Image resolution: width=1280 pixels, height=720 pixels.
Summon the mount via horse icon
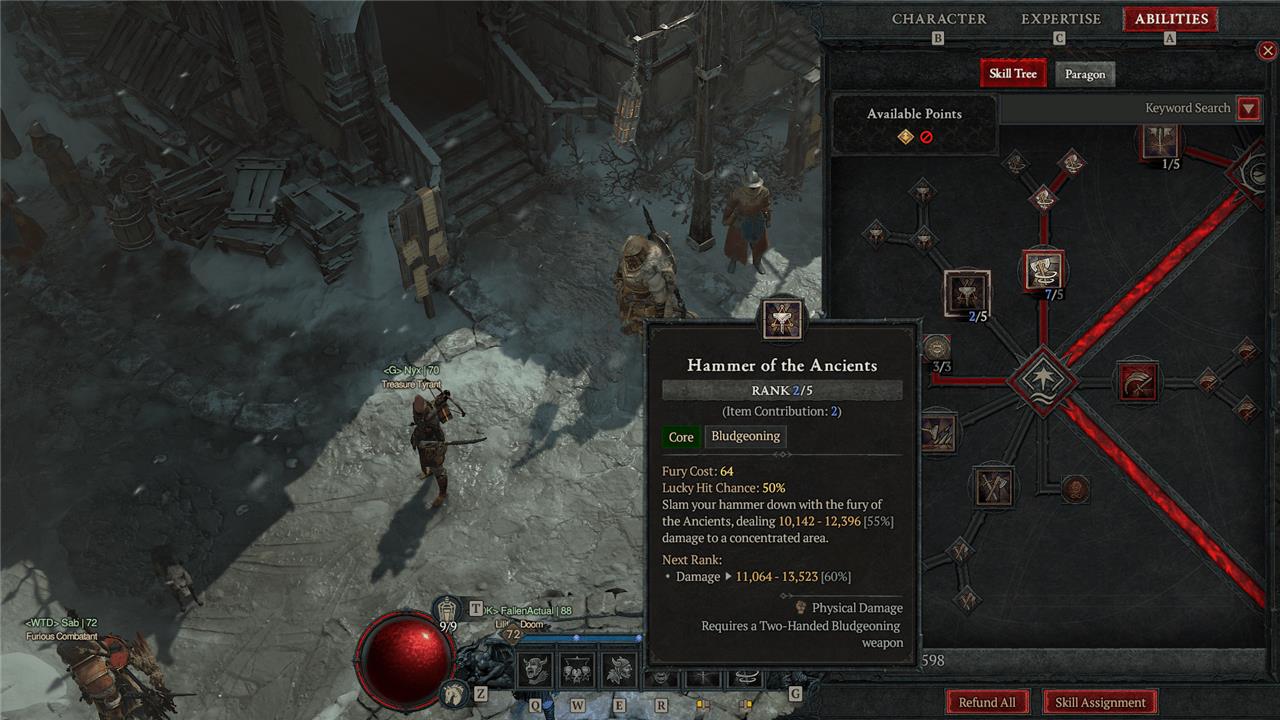pyautogui.click(x=453, y=691)
